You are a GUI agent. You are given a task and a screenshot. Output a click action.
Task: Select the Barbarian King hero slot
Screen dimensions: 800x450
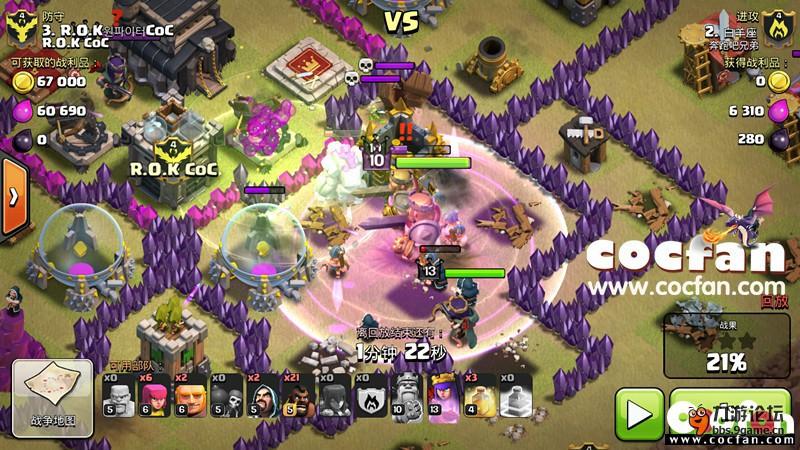tap(407, 396)
